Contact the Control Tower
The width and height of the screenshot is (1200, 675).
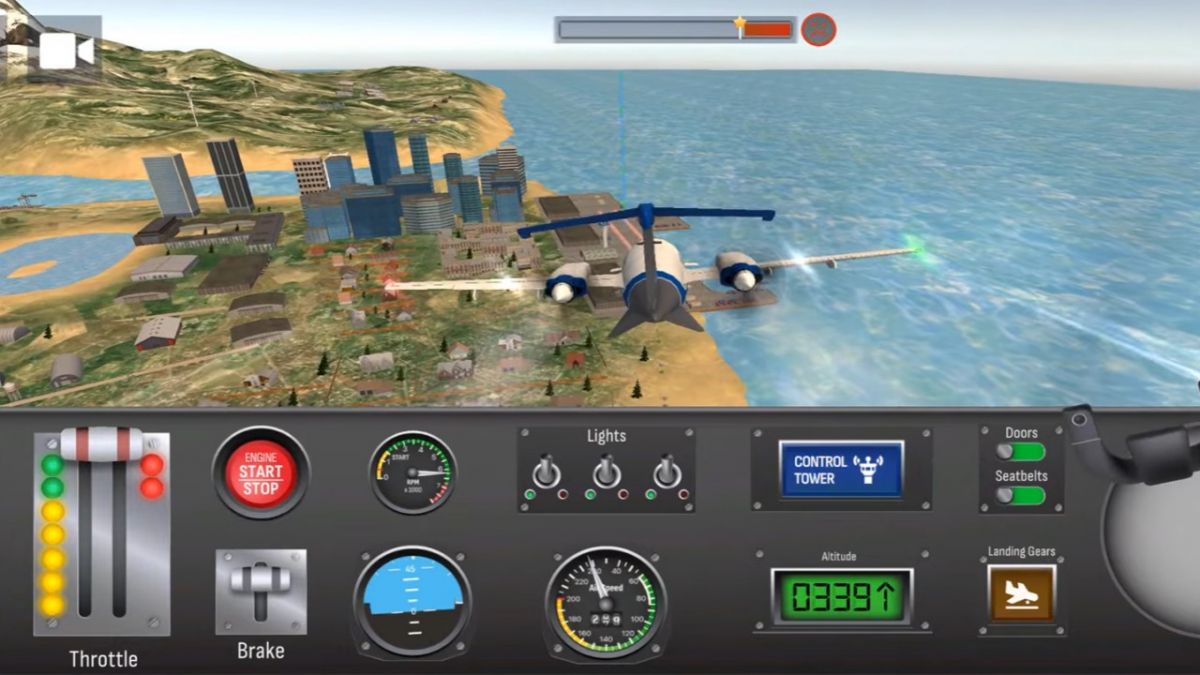click(841, 470)
